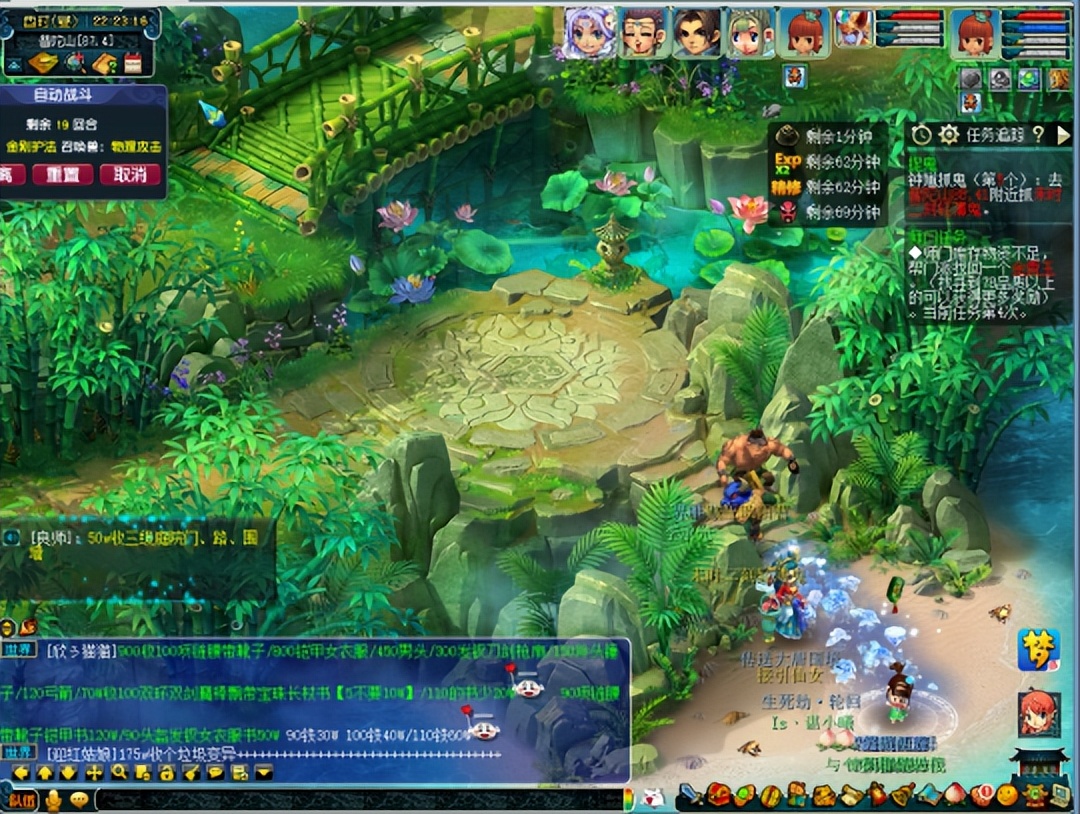
Task: Open the globe world map icon
Action: [x=74, y=64]
